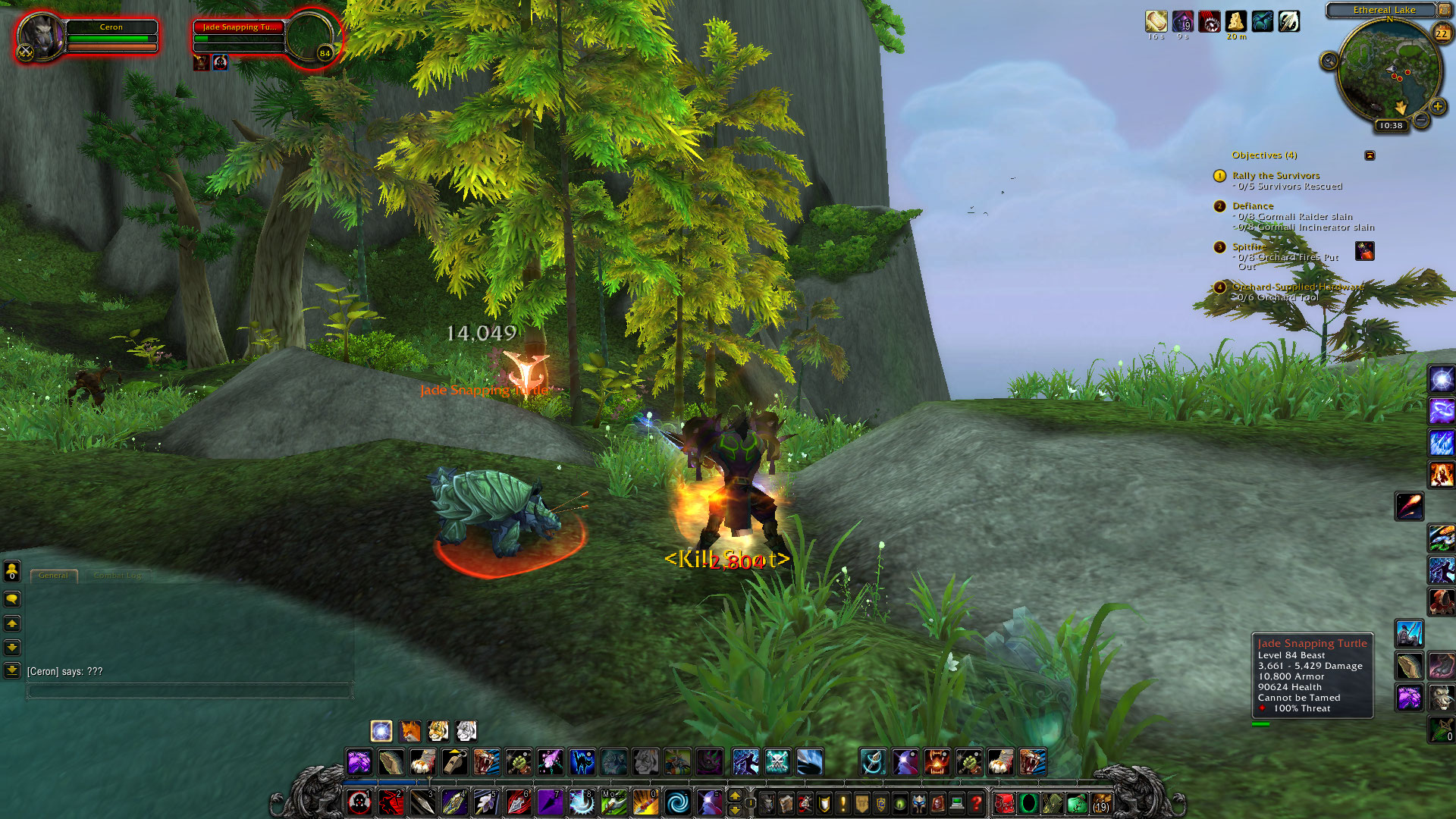The image size is (1456, 819).
Task: Zoom in the minimap with plus button
Action: point(1437,107)
